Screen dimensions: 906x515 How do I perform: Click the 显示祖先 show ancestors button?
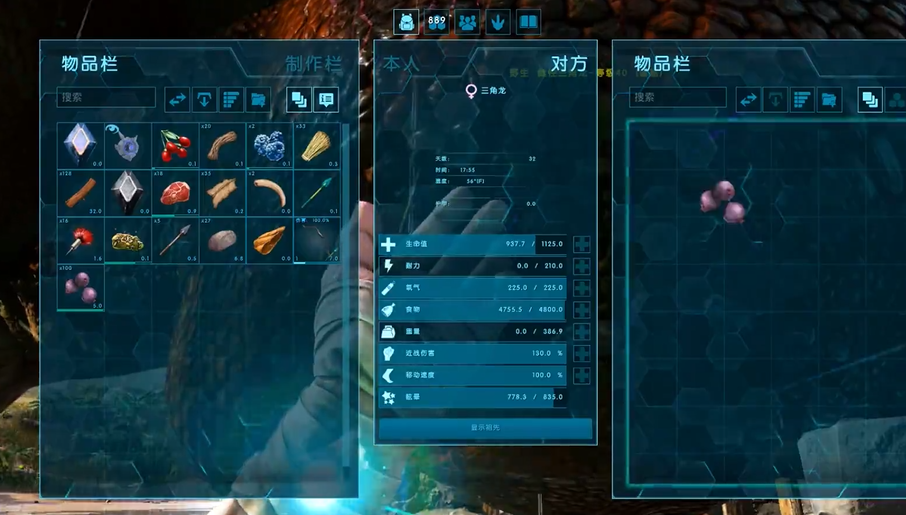tap(485, 427)
